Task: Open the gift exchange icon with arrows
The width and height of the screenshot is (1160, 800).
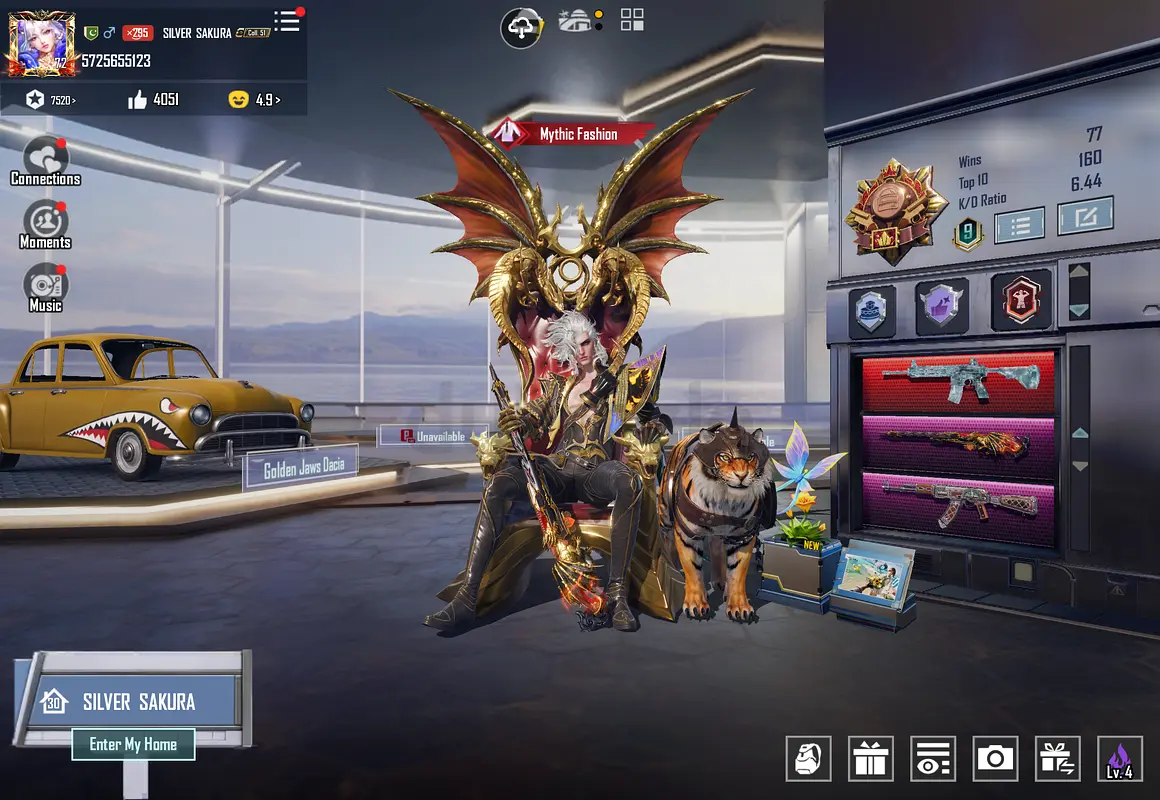Action: pyautogui.click(x=1057, y=759)
